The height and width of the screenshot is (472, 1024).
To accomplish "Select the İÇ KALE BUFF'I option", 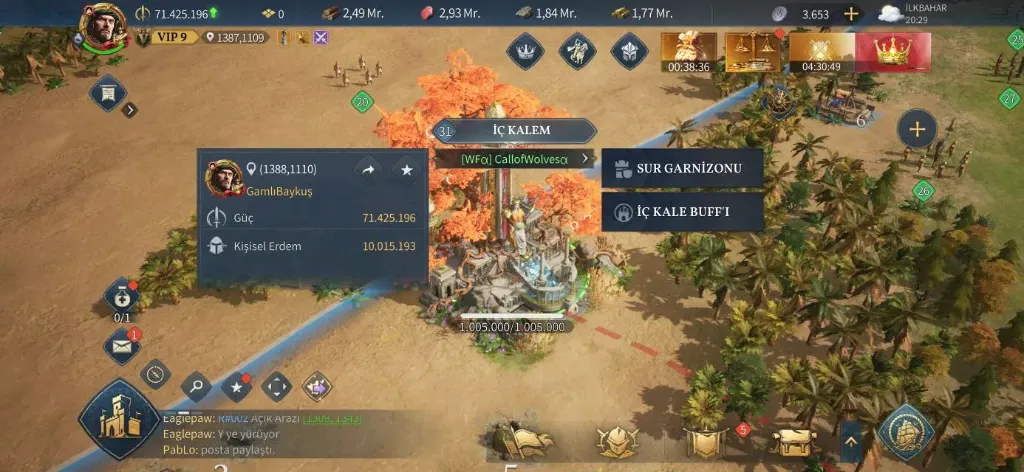I will 683,212.
